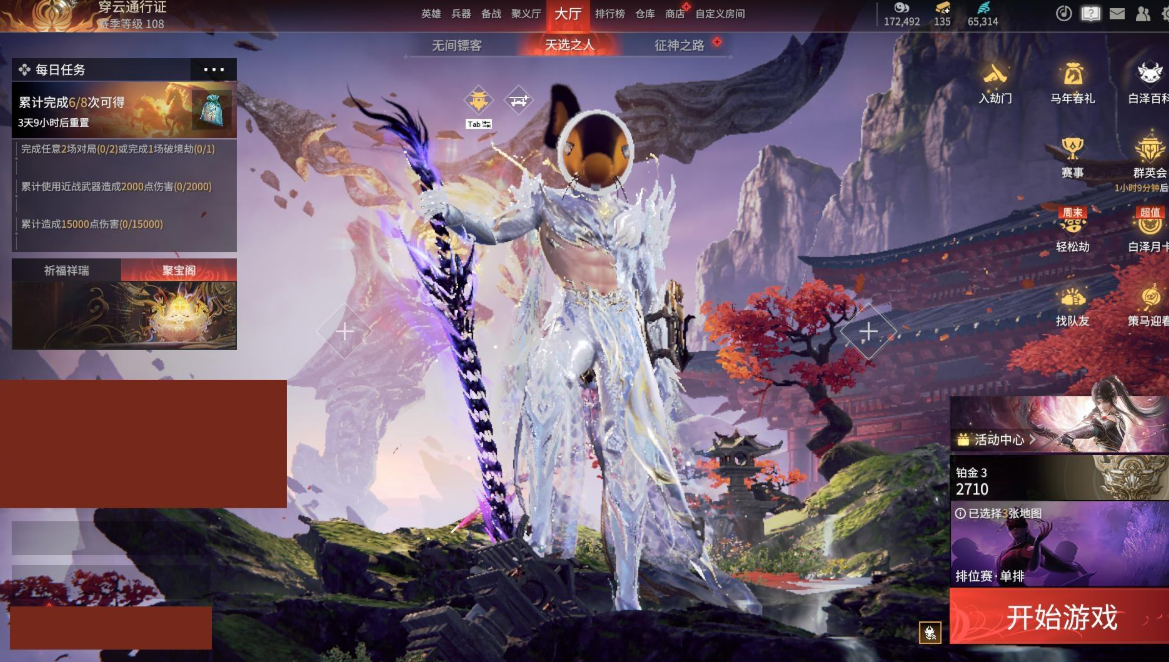This screenshot has width=1169, height=662.
Task: Go to the 排行榜 leaderboard
Action: (610, 14)
